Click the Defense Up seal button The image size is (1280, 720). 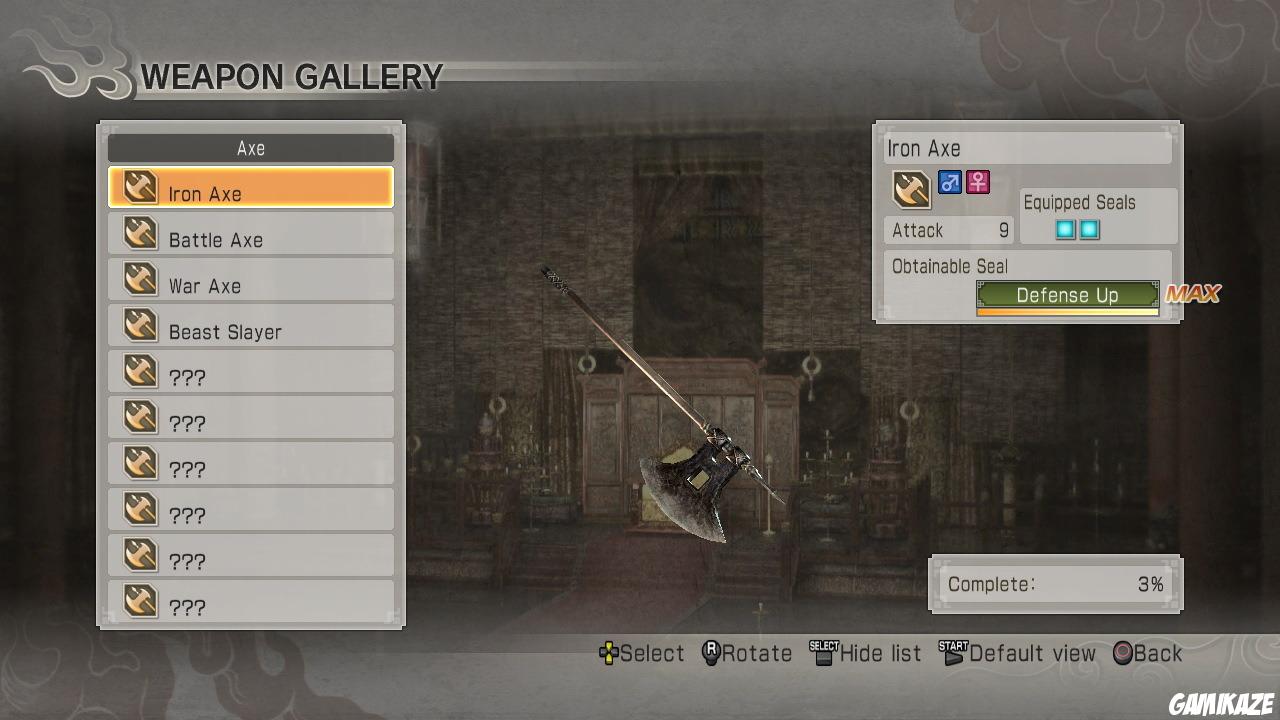click(1066, 295)
